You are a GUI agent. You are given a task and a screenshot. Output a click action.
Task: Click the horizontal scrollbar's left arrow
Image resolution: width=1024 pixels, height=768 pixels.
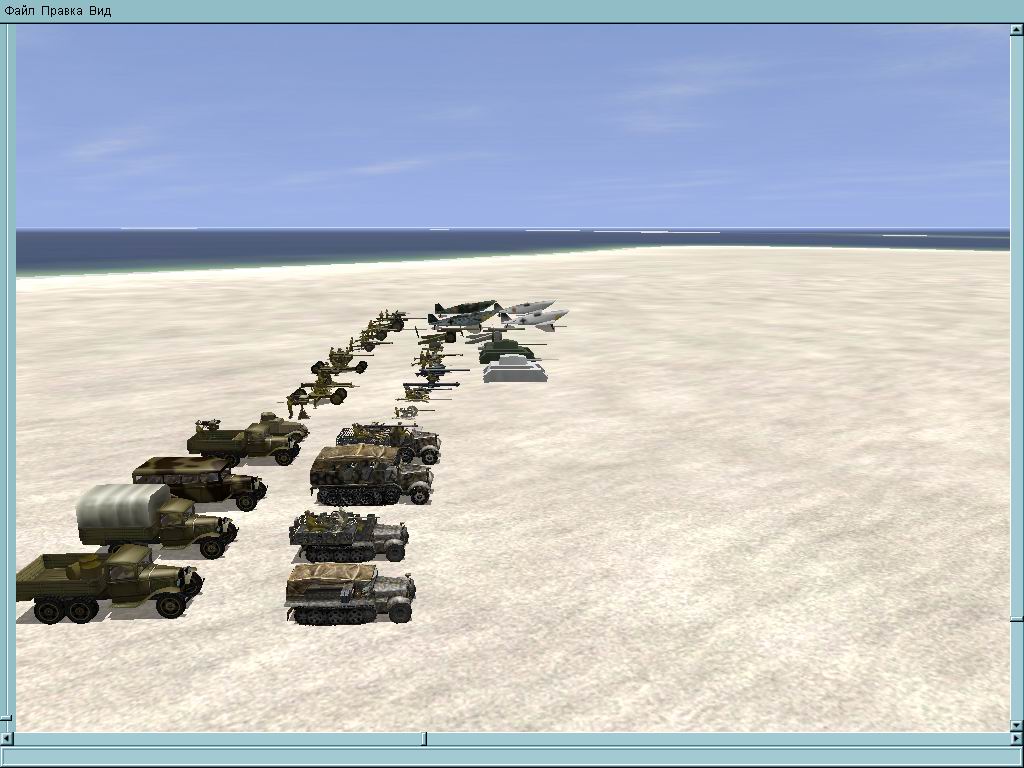pyautogui.click(x=7, y=739)
